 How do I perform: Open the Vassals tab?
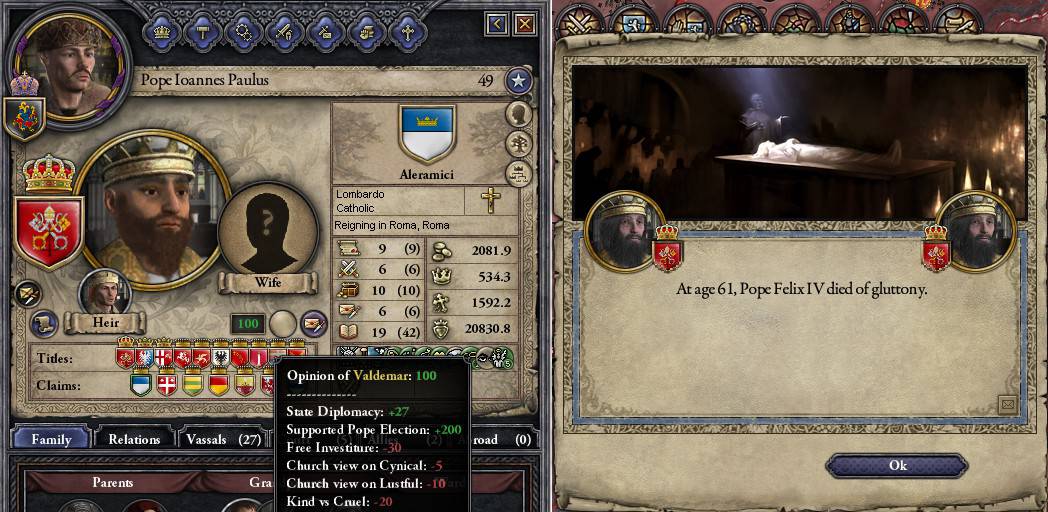point(223,439)
